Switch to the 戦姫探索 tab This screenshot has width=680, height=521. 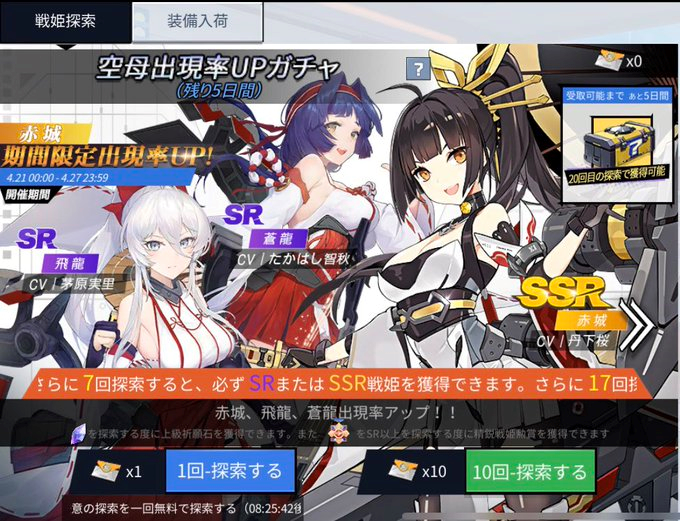tap(65, 21)
